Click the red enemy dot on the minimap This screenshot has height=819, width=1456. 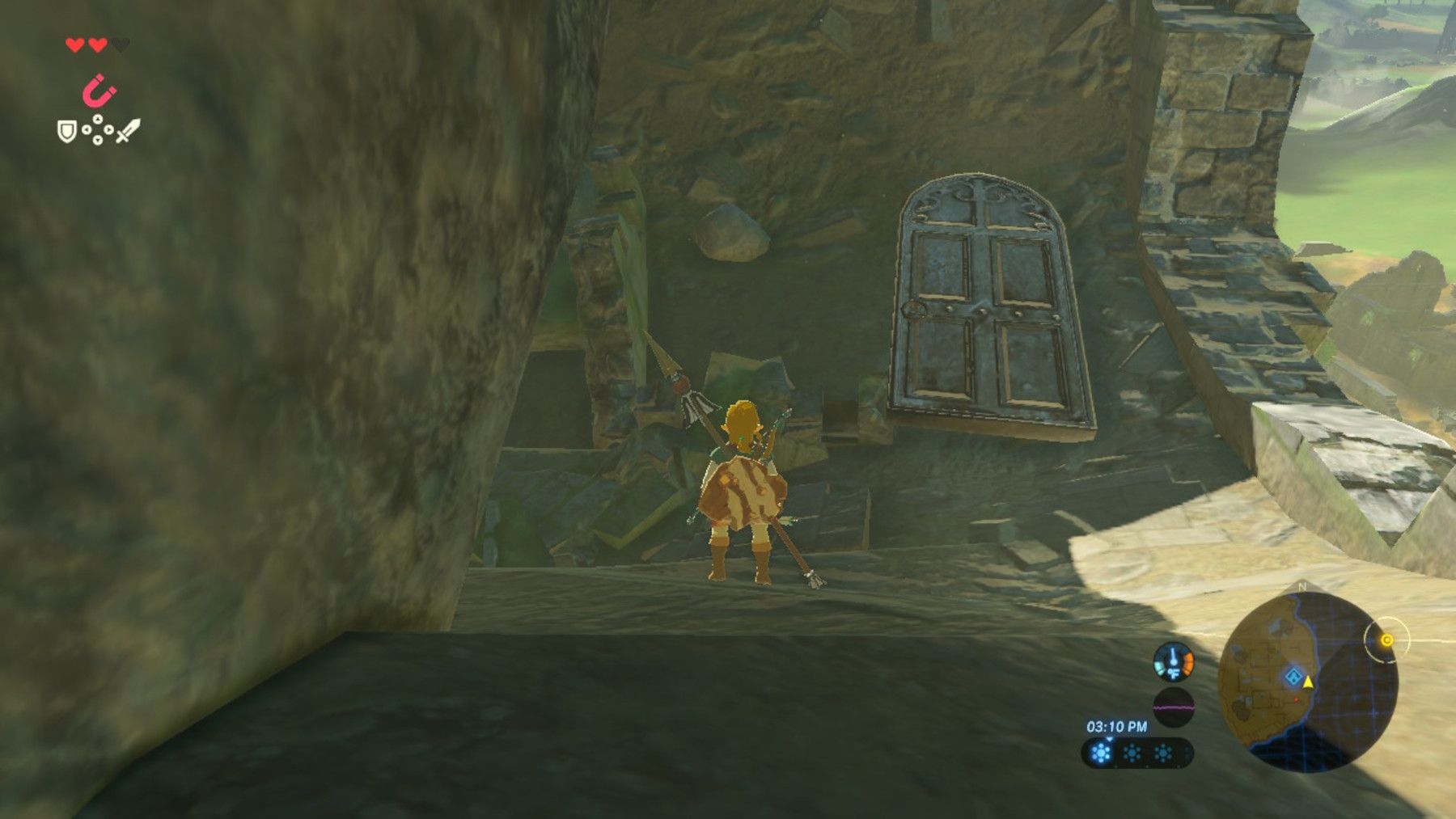tap(1296, 700)
